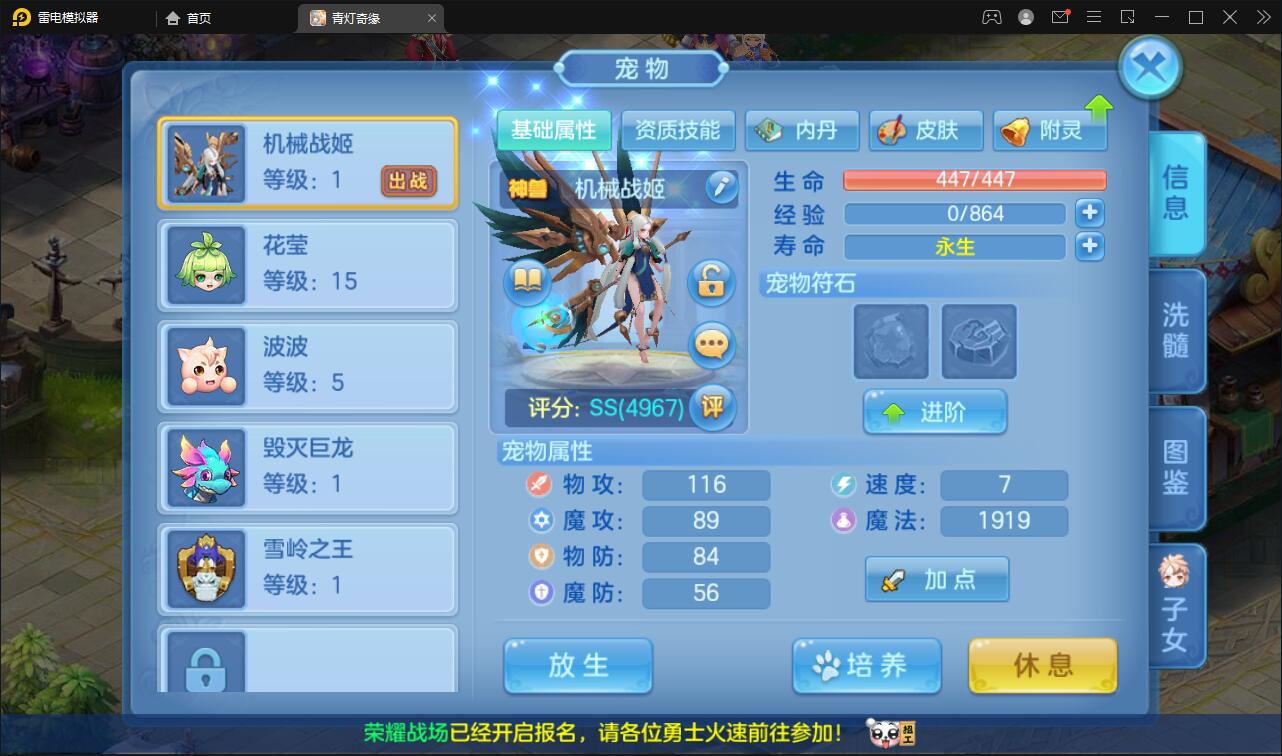Click the 评 rating seal icon
Screen dimensions: 1282x756
pos(713,408)
